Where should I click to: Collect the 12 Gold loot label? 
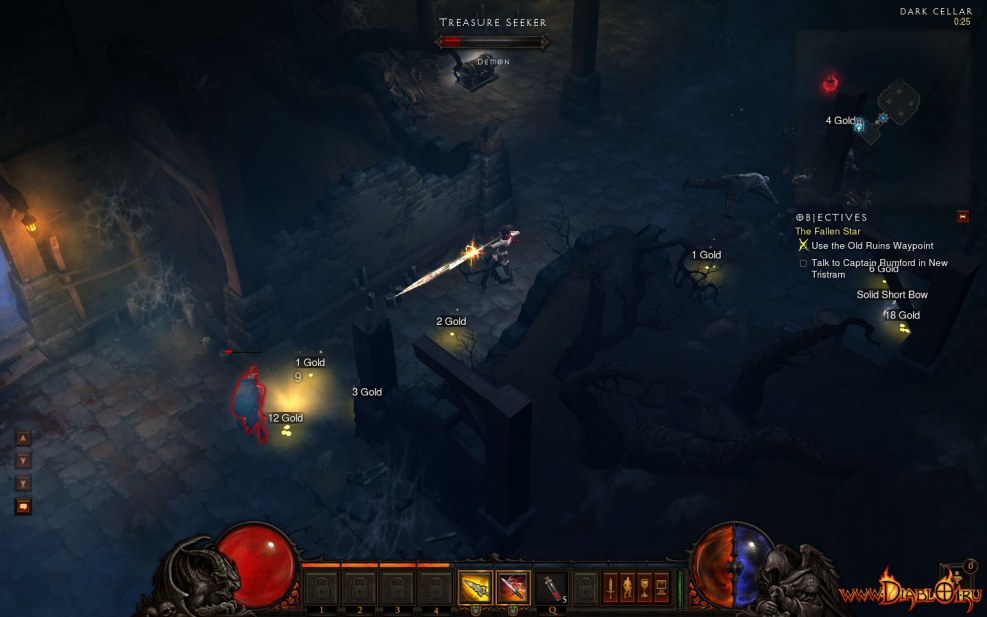(285, 418)
